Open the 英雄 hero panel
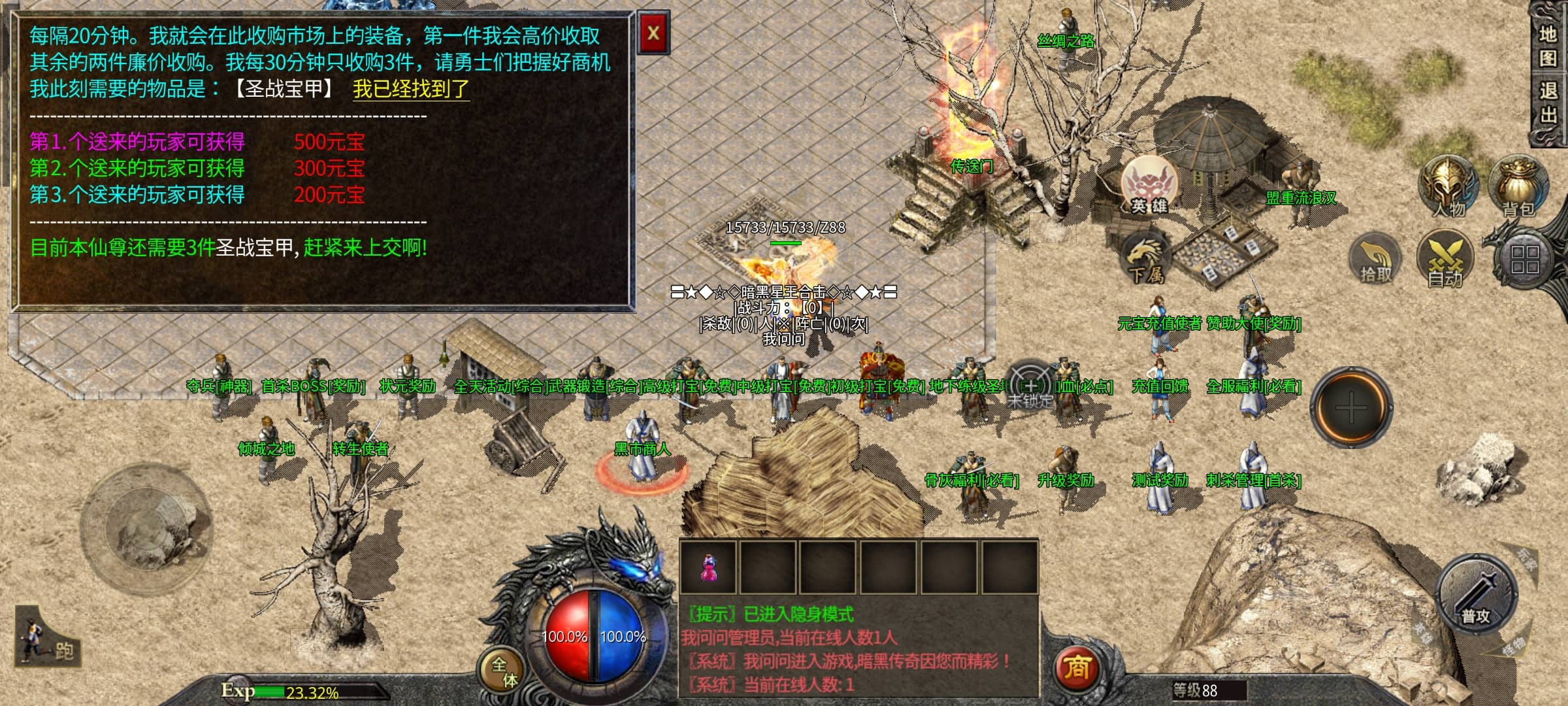 coord(1149,186)
